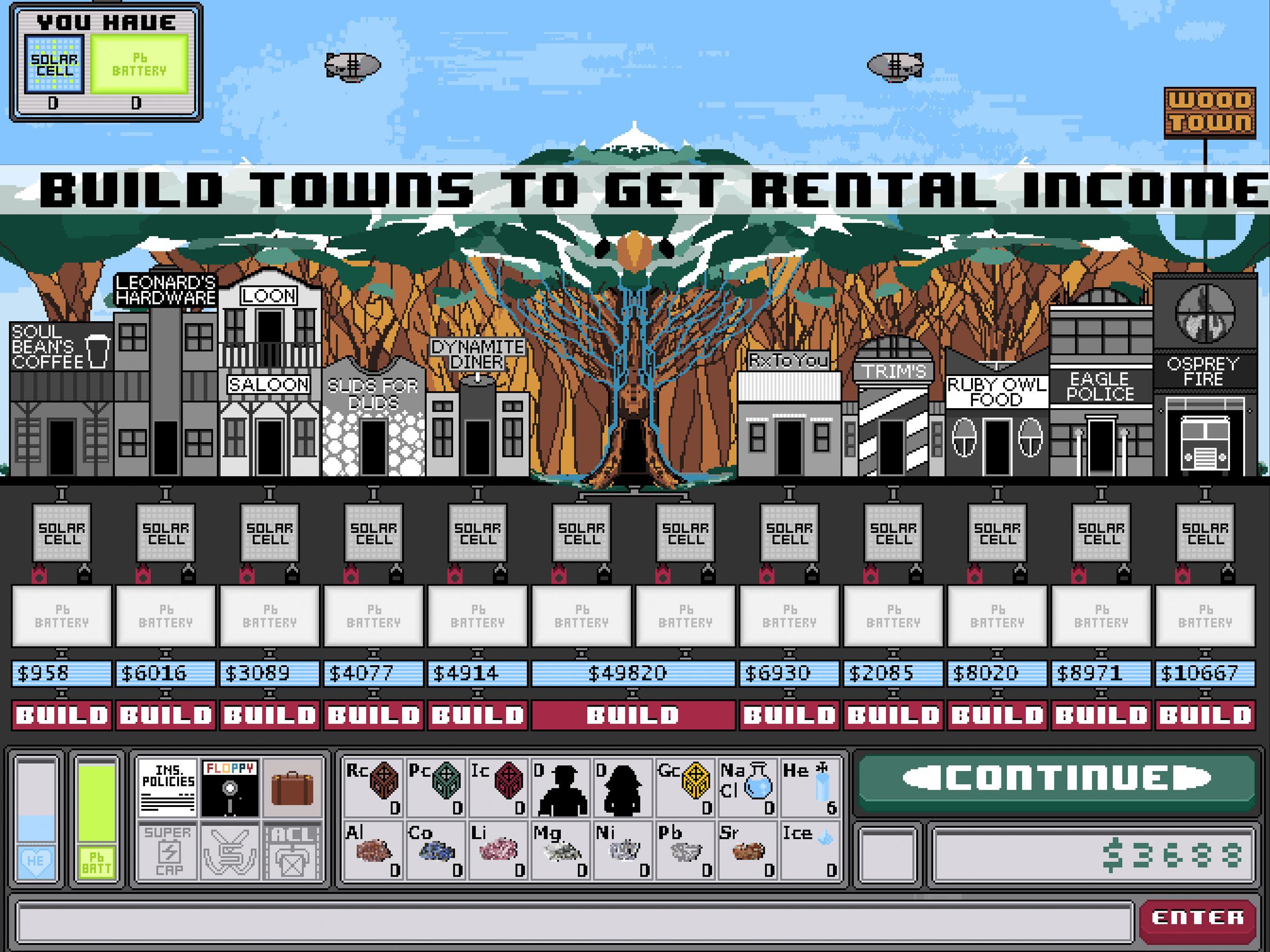Toggle the Pb Battery in the You Have panel

pyautogui.click(x=139, y=63)
